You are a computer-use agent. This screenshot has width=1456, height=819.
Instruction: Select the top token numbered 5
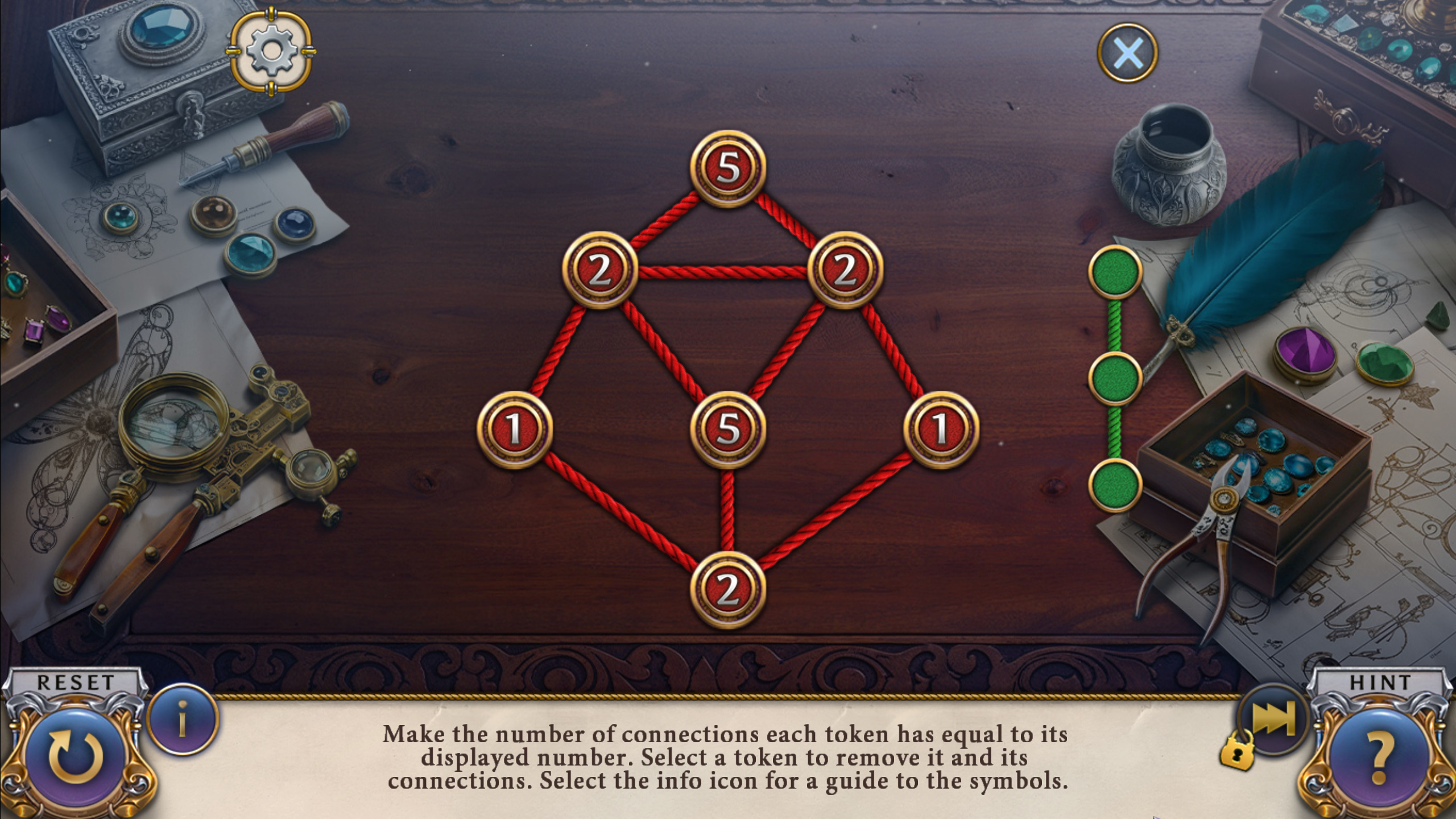point(728,168)
